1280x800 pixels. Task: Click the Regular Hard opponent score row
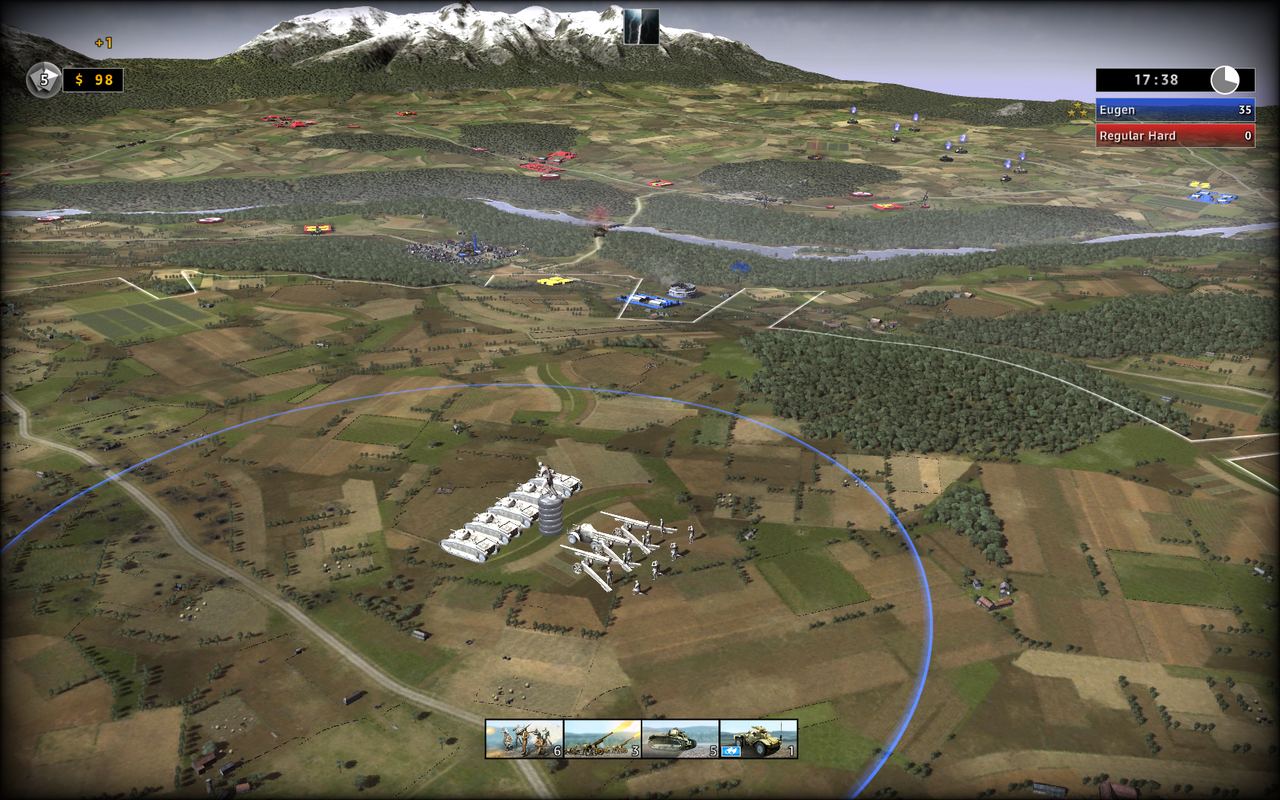[x=1175, y=135]
